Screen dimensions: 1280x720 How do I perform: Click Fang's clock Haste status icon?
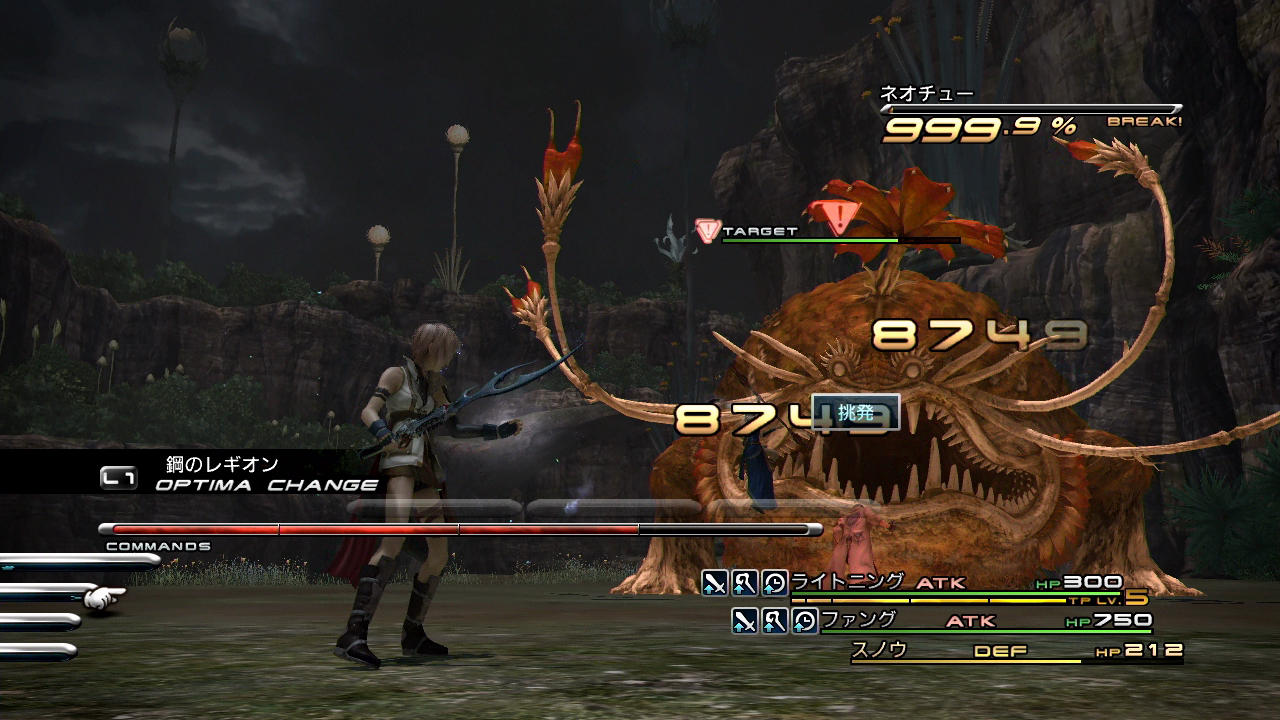coord(804,621)
